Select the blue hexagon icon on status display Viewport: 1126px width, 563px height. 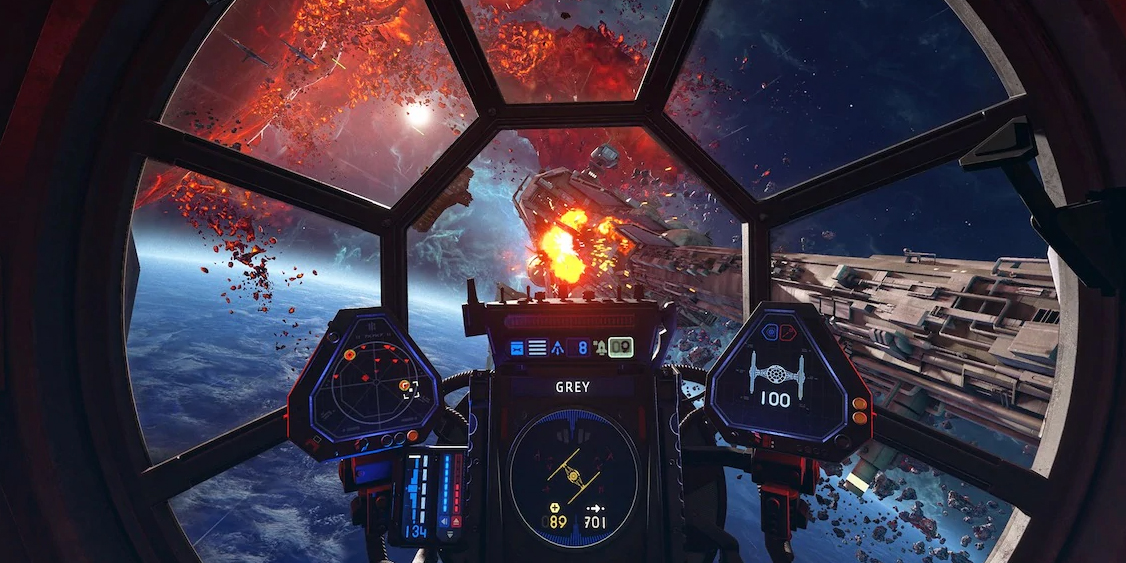pos(768,331)
